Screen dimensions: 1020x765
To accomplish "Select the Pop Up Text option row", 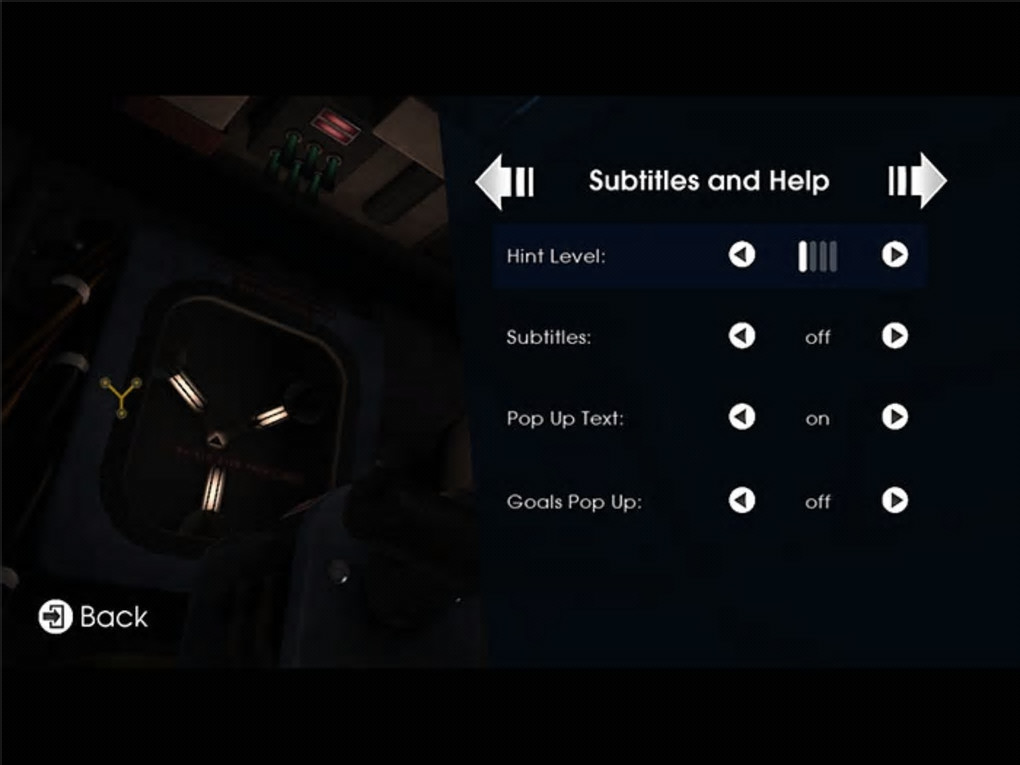I will 565,419.
